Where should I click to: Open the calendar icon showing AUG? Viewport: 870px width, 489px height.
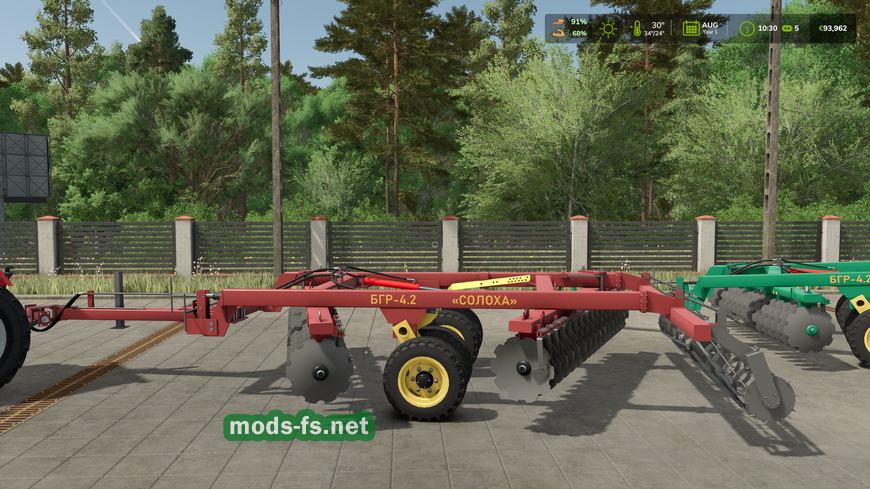click(x=690, y=28)
